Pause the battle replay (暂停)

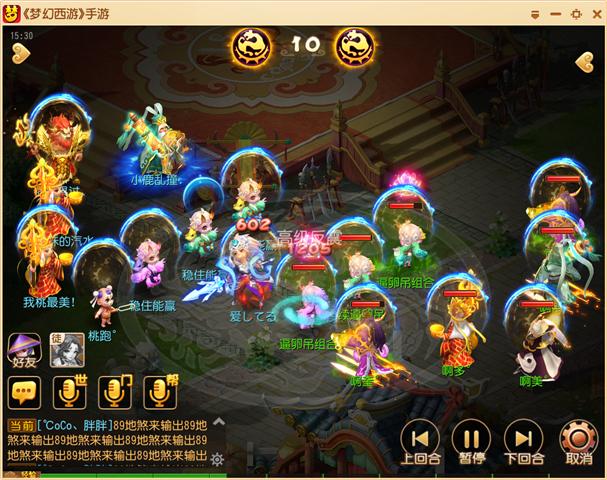click(x=471, y=439)
